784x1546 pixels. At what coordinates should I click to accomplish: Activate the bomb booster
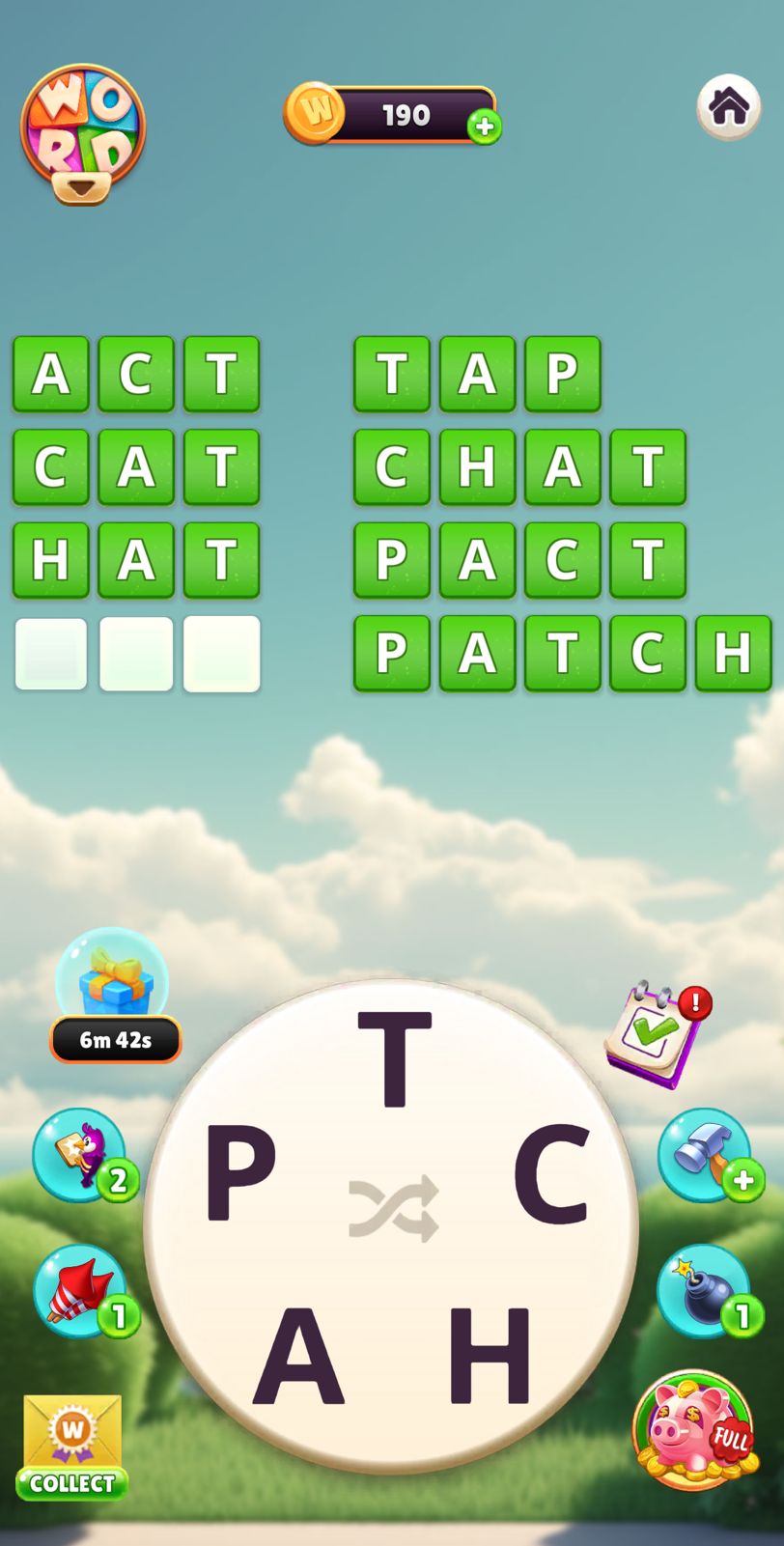coord(705,1291)
